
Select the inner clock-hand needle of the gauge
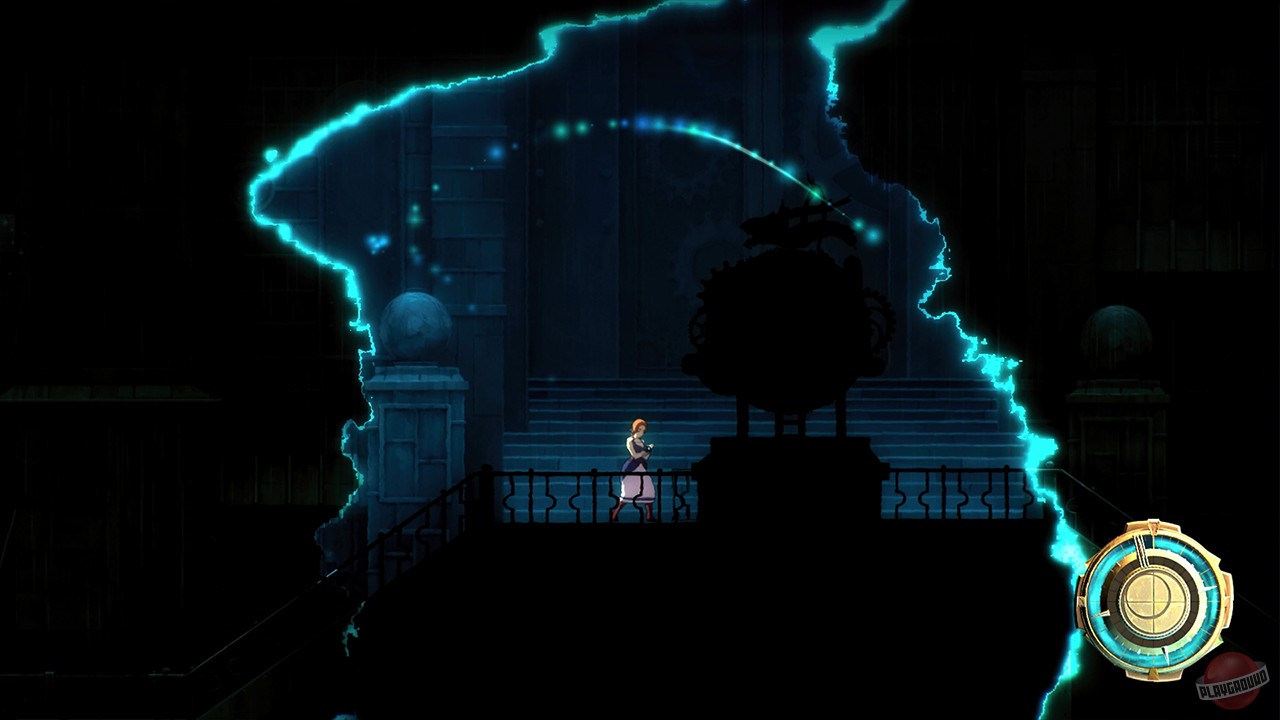click(1140, 553)
